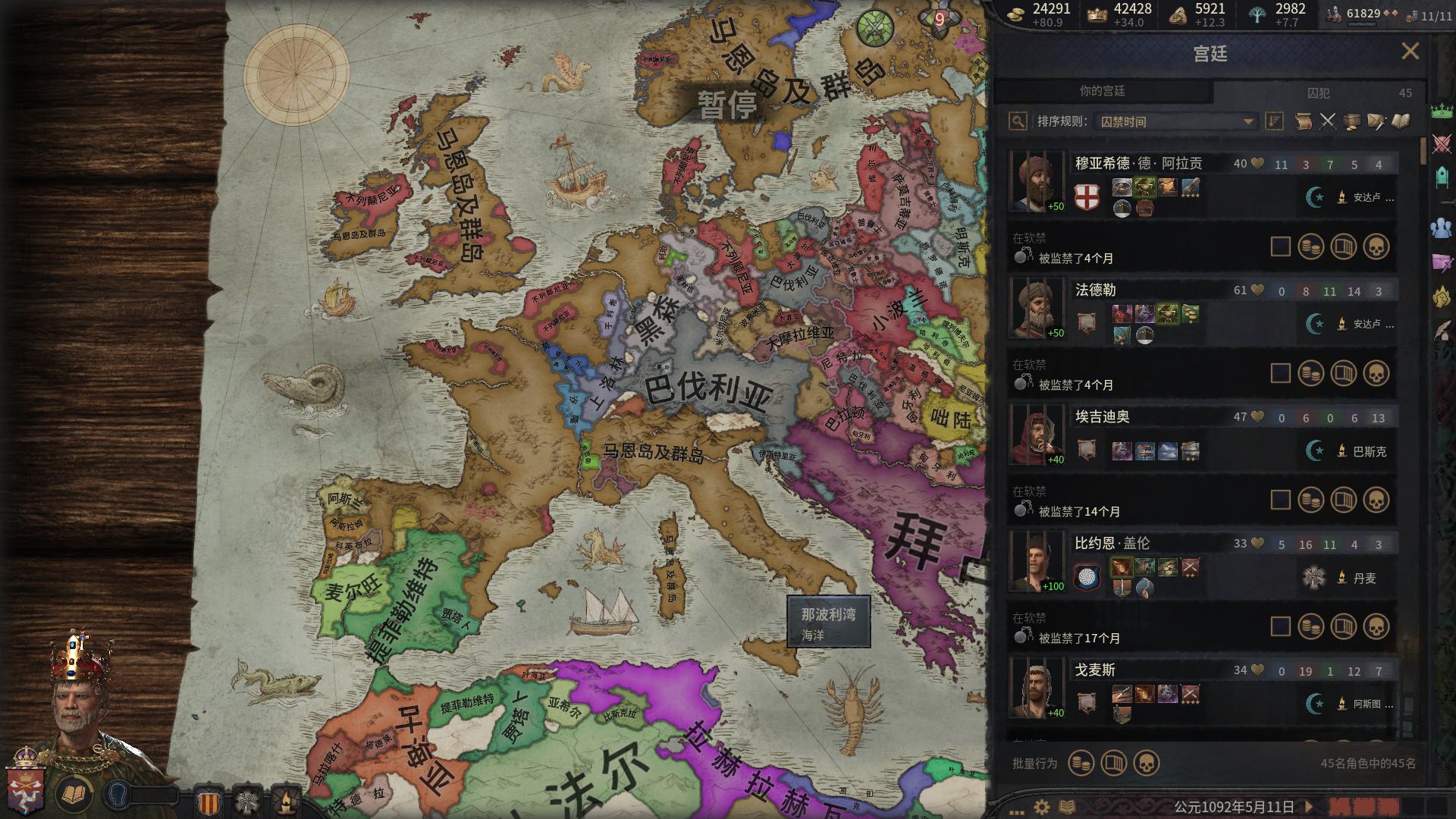
Task: Click the batch execute skull button
Action: pyautogui.click(x=1146, y=763)
